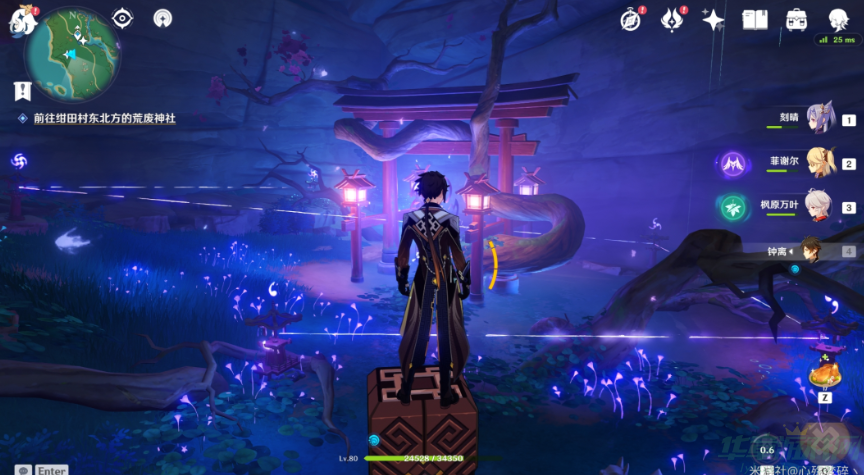
Task: Switch to party member 刻晴
Action: 820,118
